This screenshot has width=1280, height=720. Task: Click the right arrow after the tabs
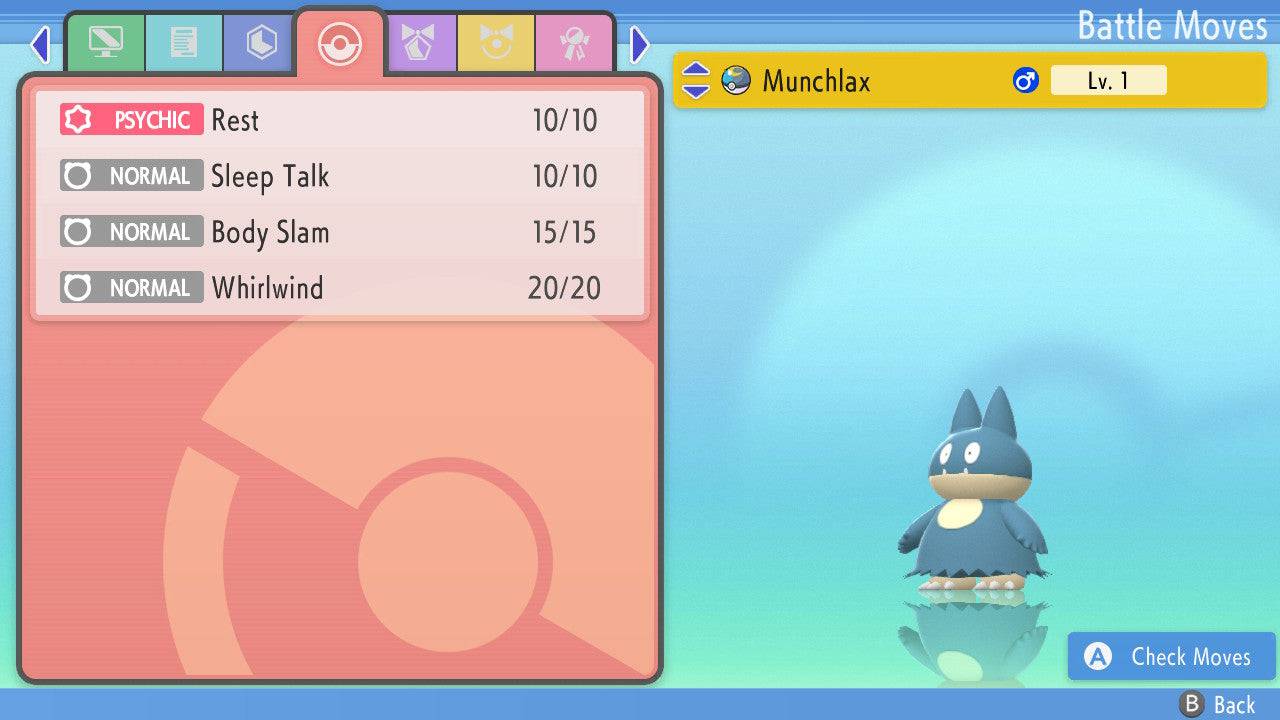point(640,44)
